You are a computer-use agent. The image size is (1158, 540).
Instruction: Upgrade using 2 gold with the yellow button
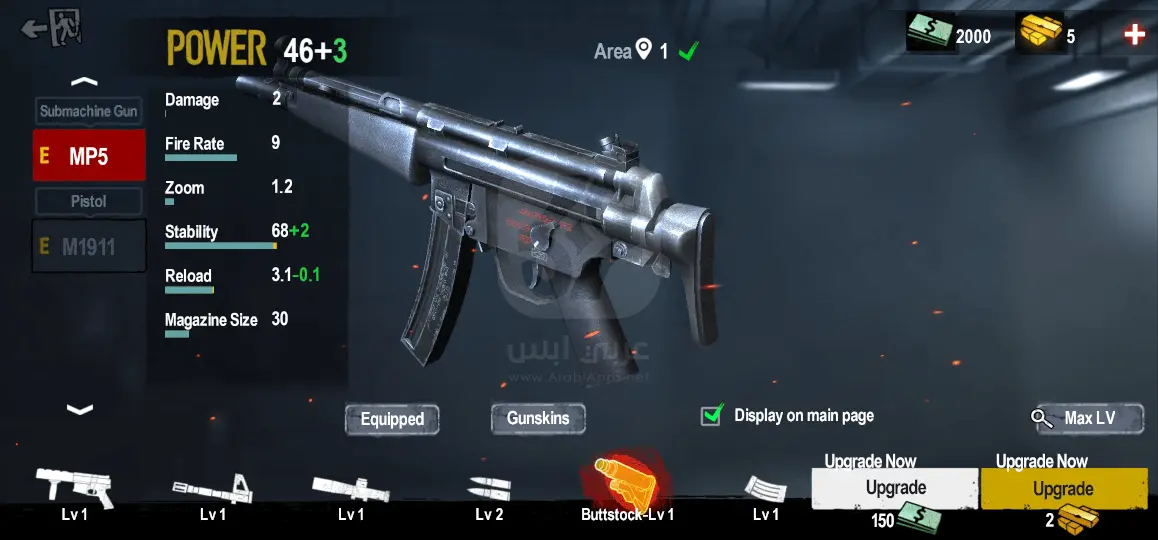coord(1063,489)
